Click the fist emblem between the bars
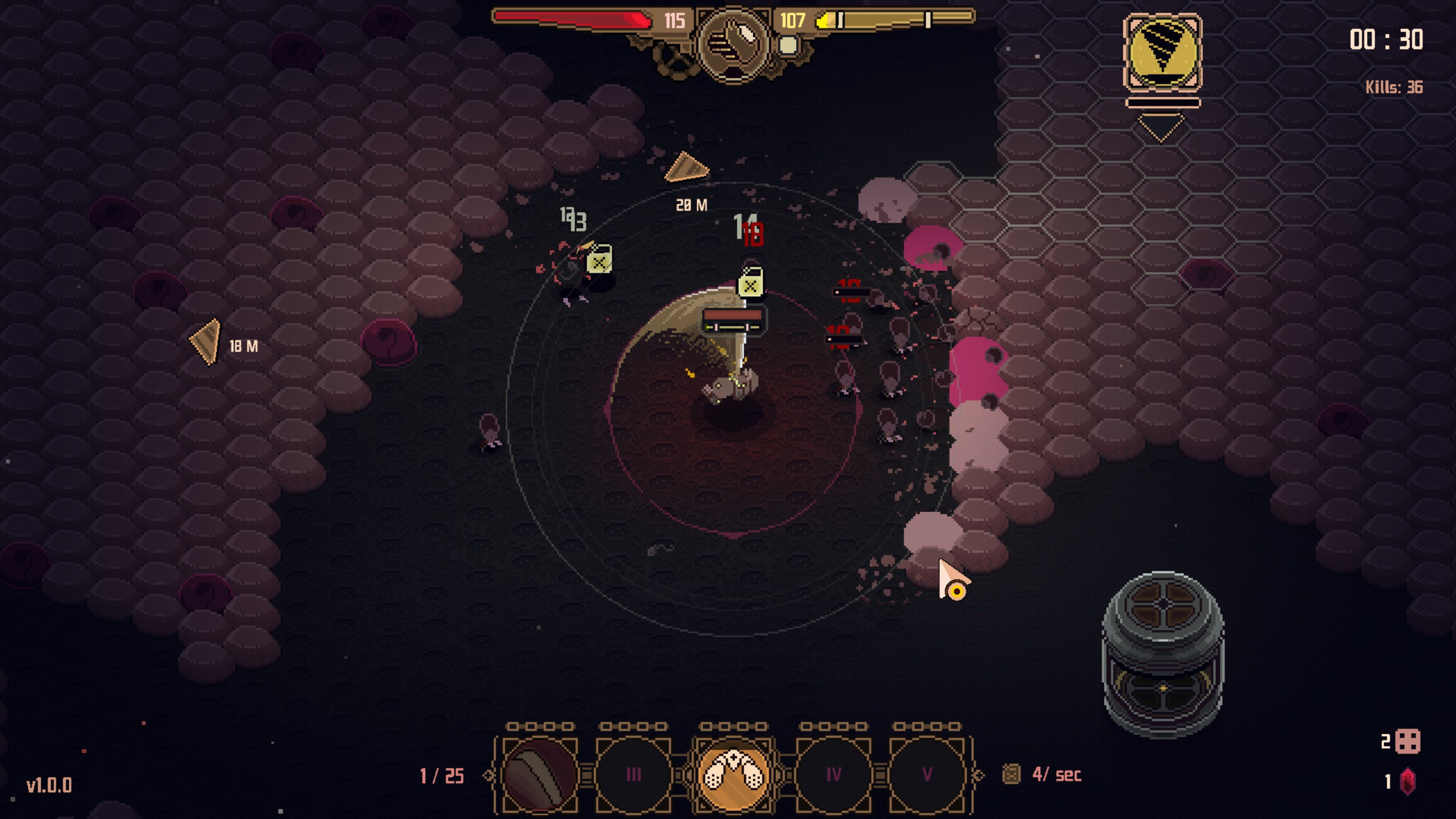Image resolution: width=1456 pixels, height=819 pixels. click(733, 43)
